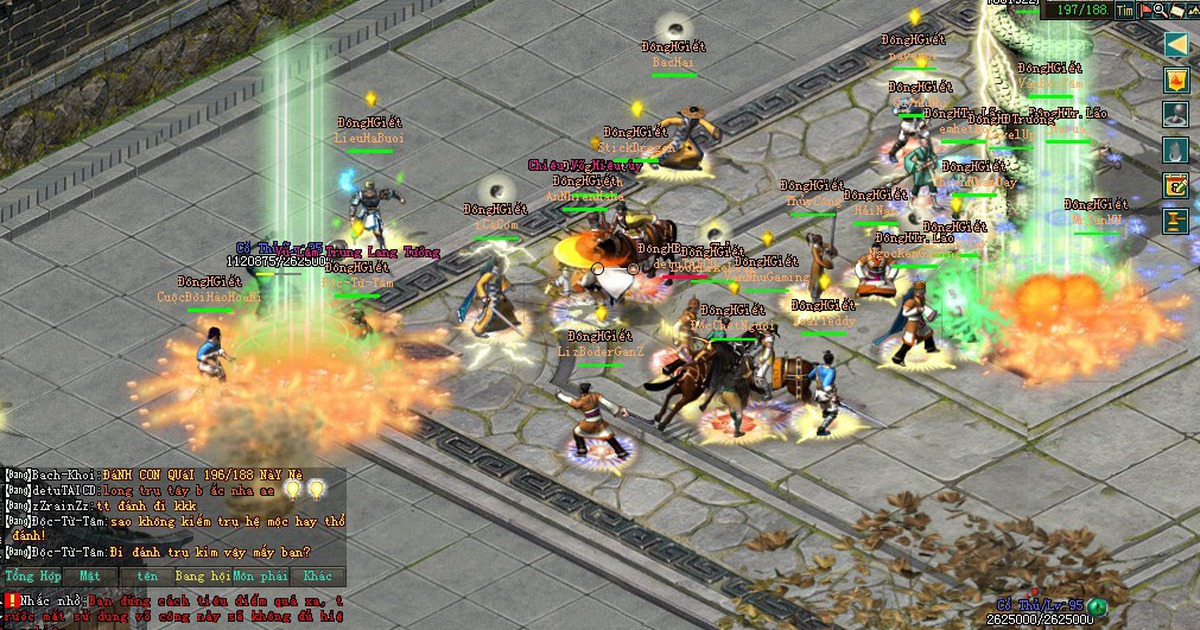Switch to the Mật chat tab
1200x630 pixels.
pos(90,577)
